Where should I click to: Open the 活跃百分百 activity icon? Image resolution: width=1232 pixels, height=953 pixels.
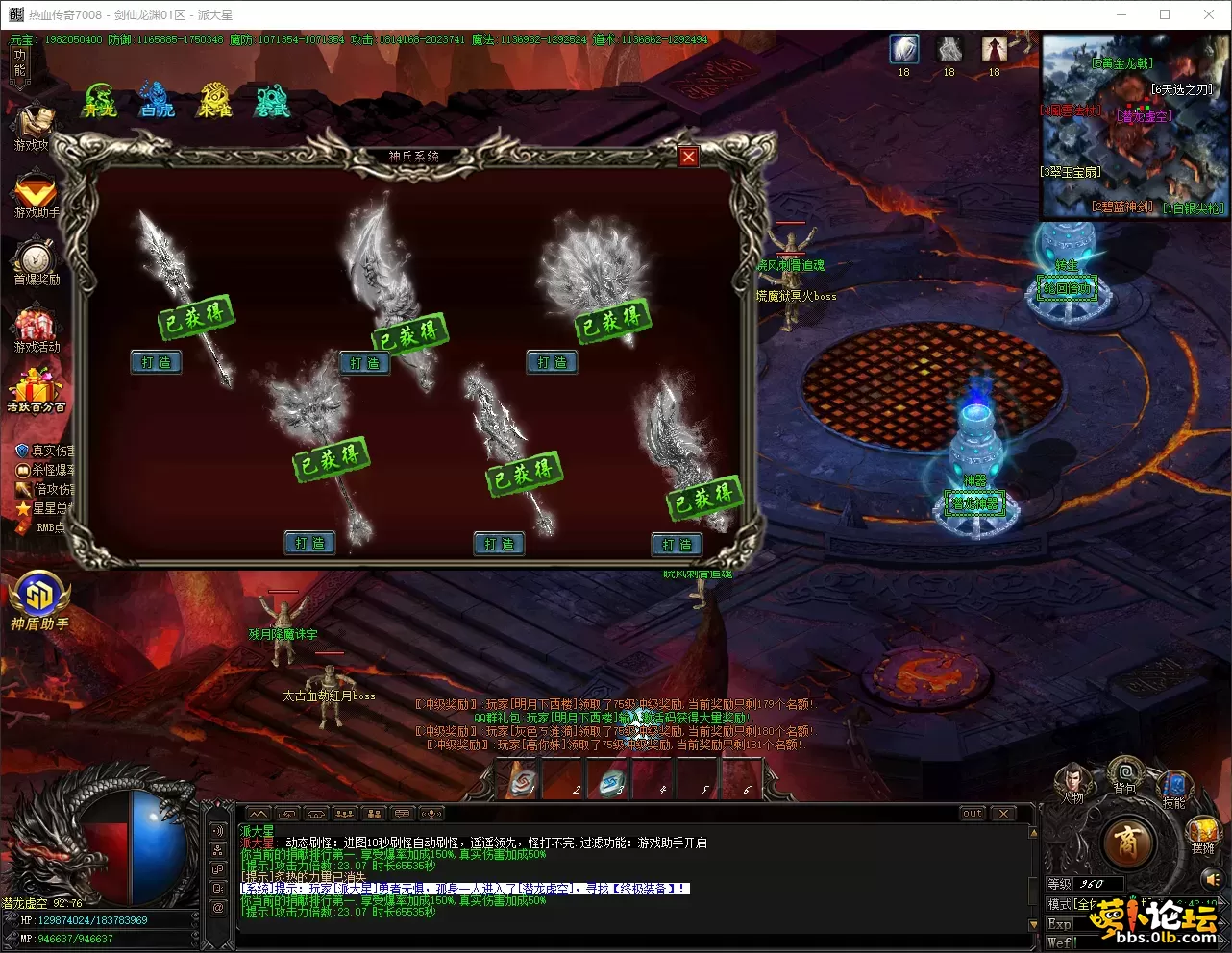36,391
